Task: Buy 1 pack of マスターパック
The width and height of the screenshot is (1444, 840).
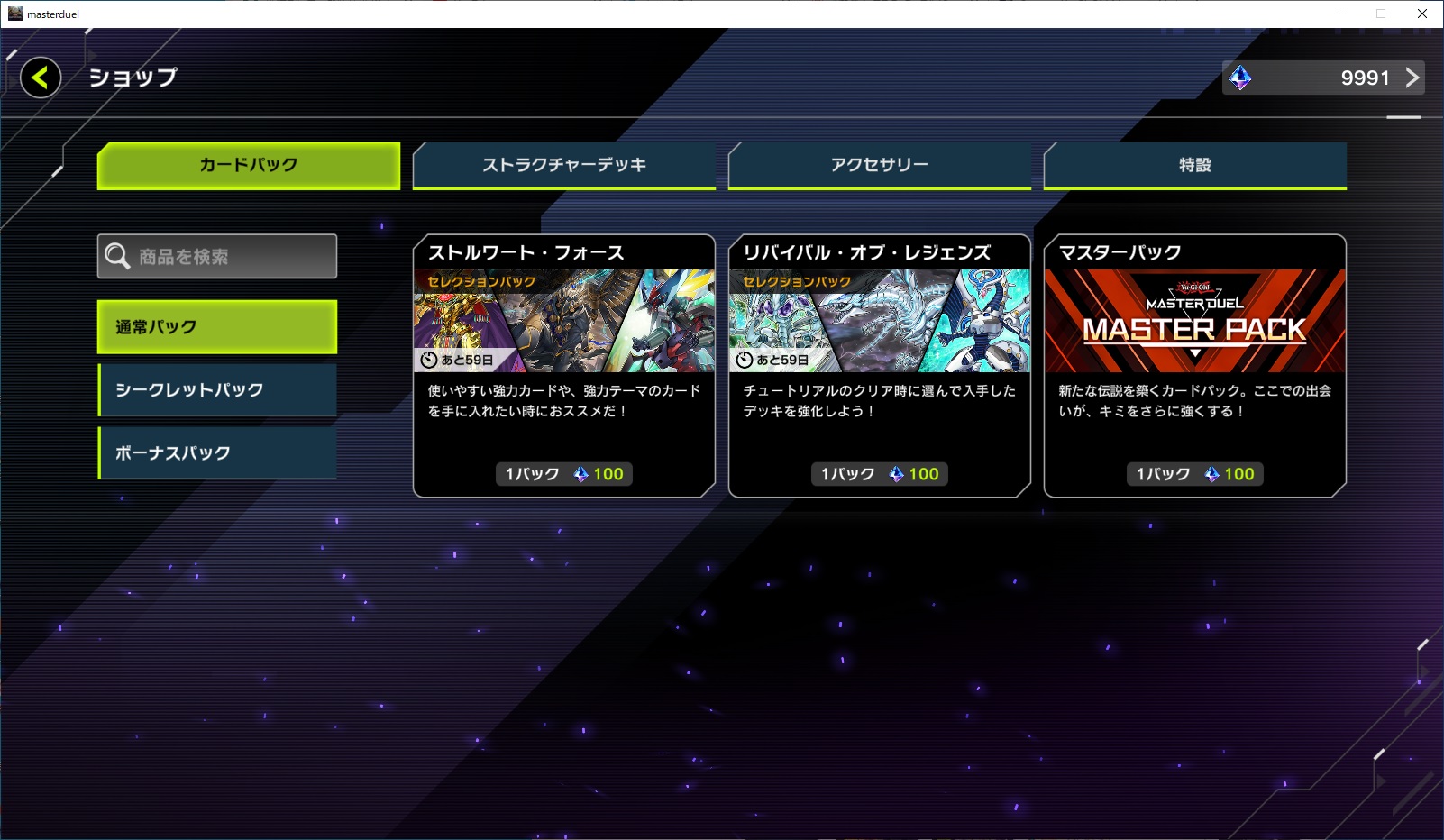Action: pyautogui.click(x=1194, y=474)
